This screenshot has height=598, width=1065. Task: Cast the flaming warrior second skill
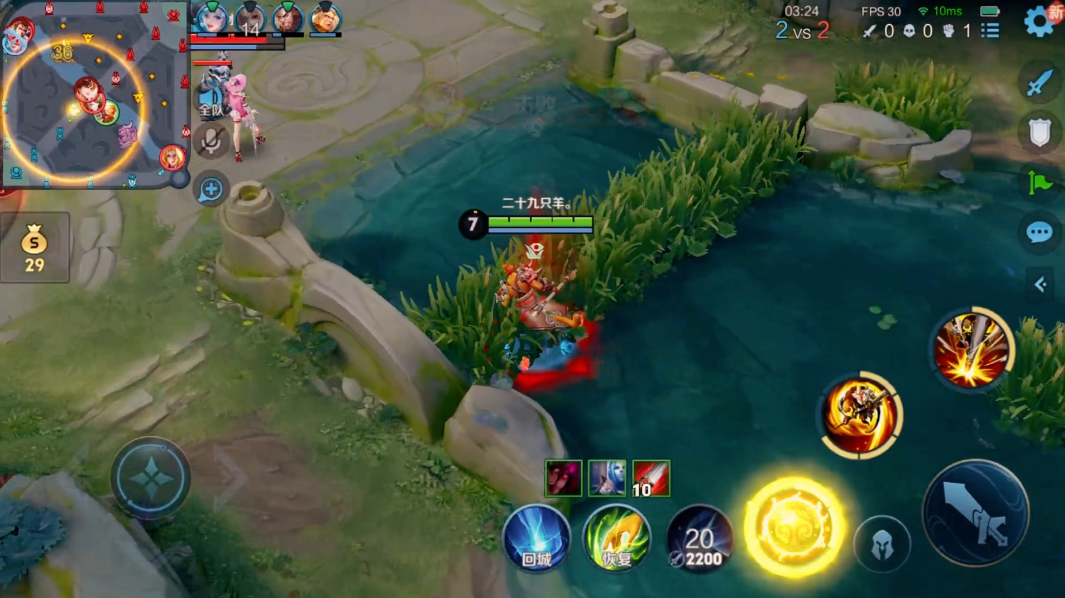click(x=861, y=415)
